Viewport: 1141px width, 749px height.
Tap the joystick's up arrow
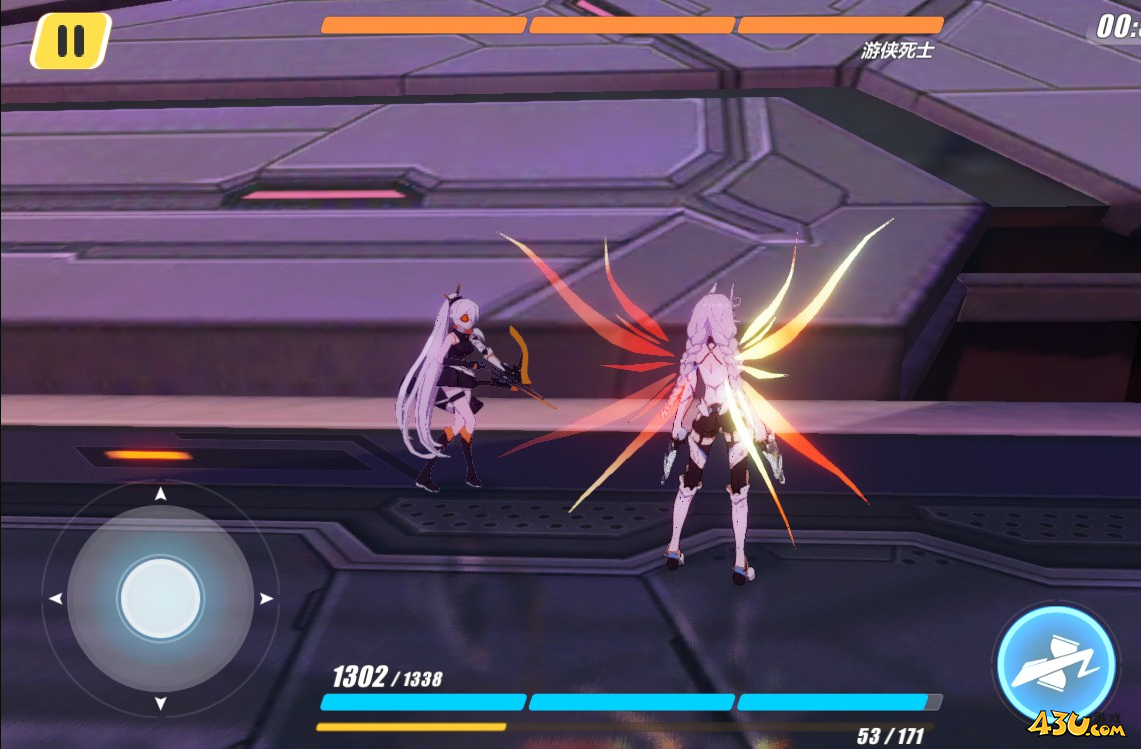pos(160,494)
